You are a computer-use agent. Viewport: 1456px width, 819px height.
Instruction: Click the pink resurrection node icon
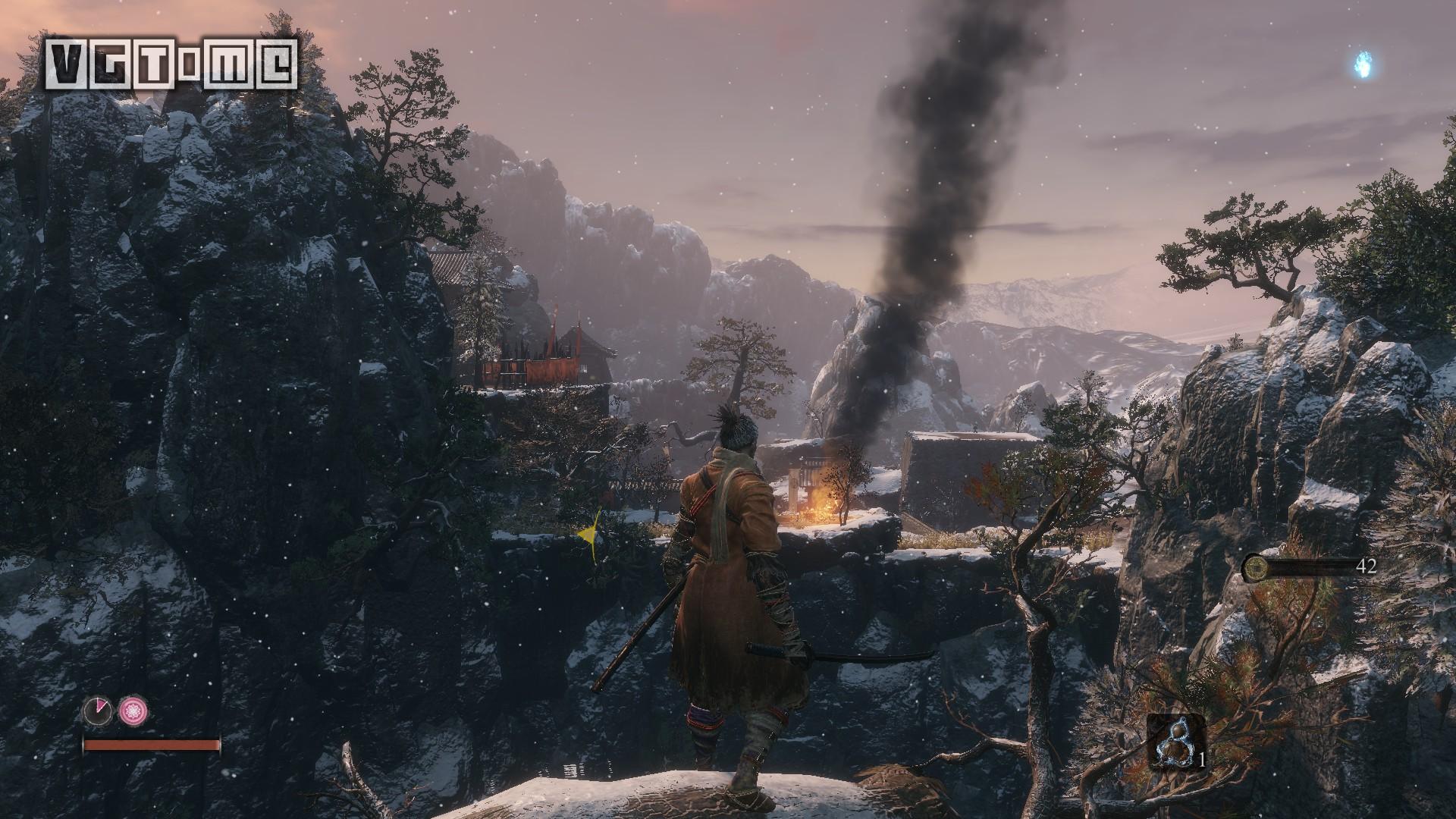(x=133, y=711)
